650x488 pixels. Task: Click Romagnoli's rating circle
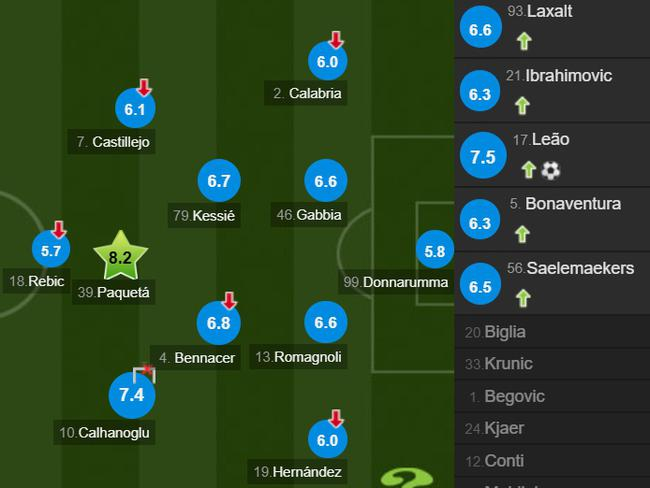(x=325, y=323)
